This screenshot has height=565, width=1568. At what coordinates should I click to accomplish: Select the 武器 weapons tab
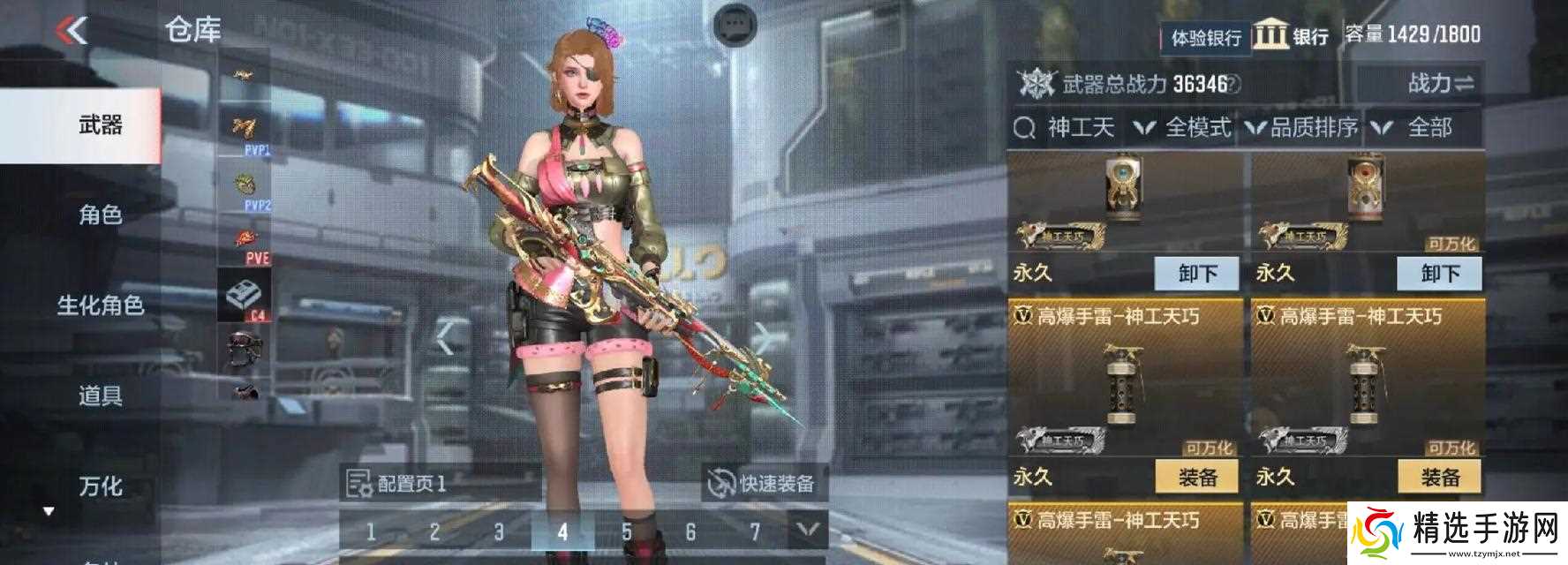pos(100,125)
